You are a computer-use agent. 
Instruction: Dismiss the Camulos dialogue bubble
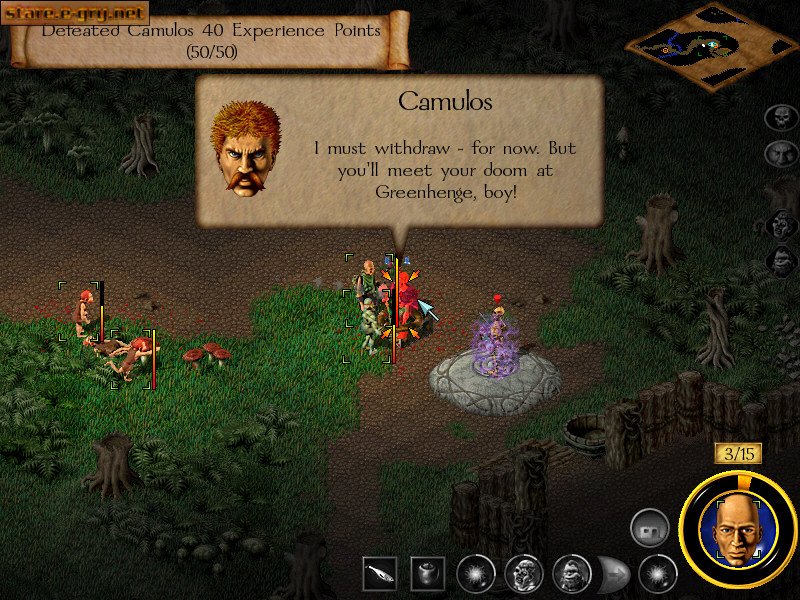[400, 152]
